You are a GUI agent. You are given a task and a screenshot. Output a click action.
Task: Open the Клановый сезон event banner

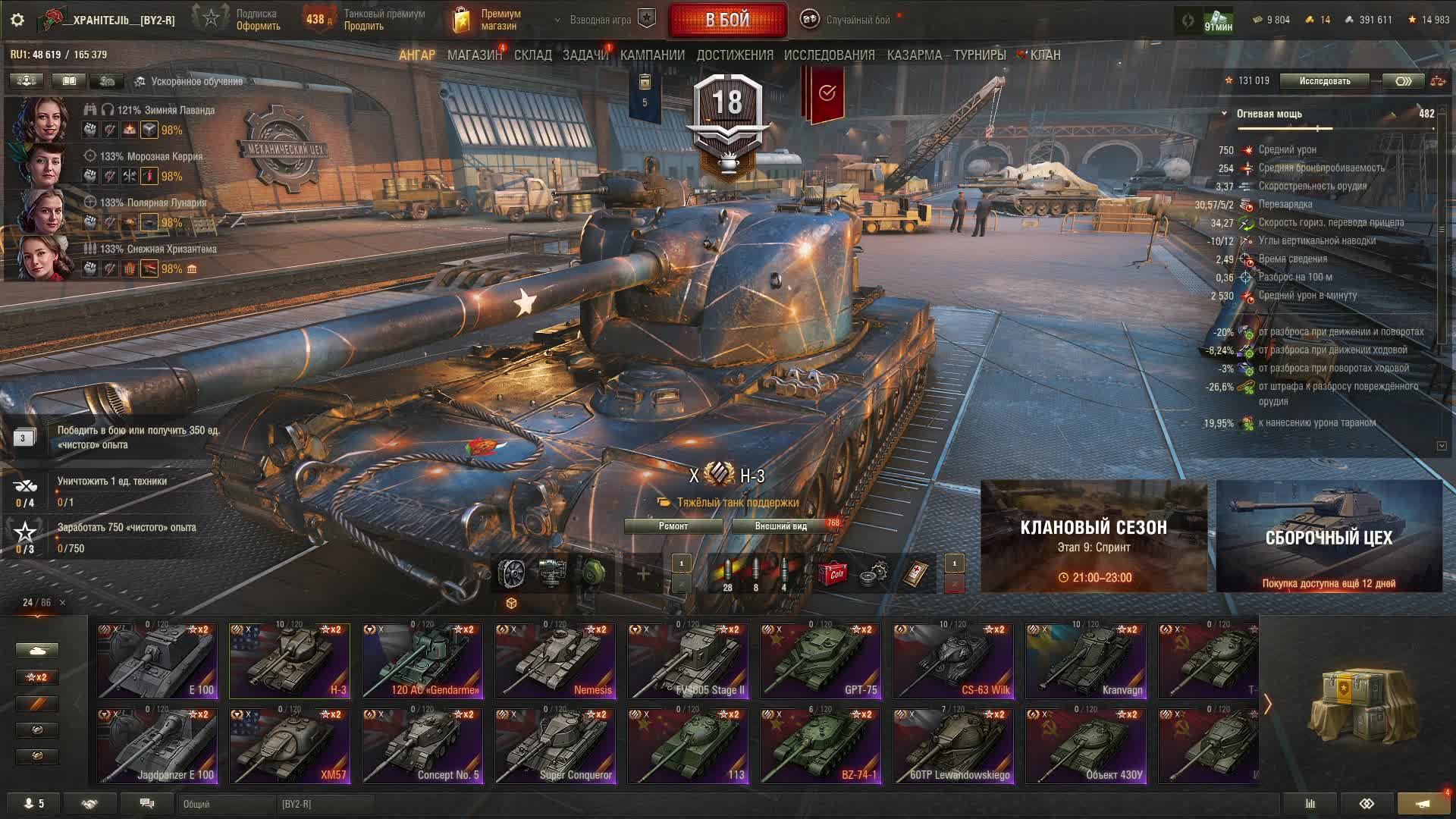(x=1094, y=536)
